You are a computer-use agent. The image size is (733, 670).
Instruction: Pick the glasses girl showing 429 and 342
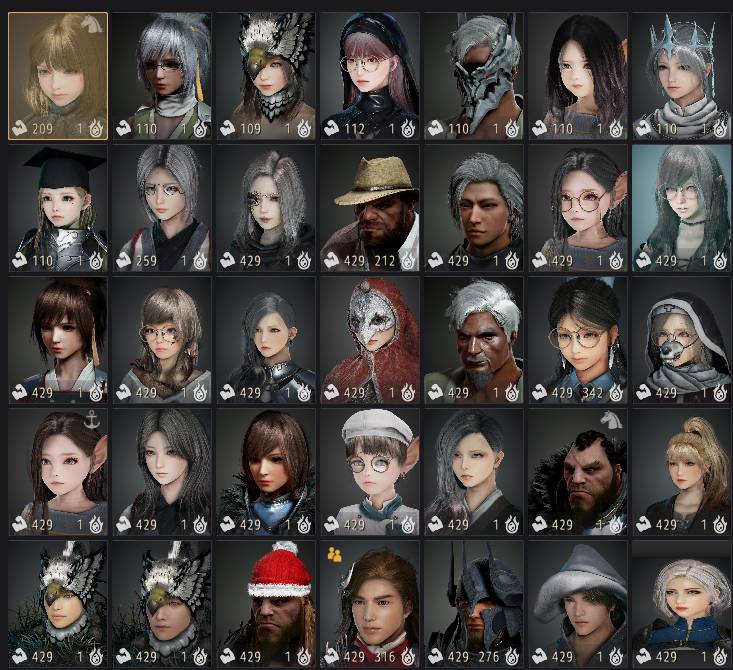578,340
